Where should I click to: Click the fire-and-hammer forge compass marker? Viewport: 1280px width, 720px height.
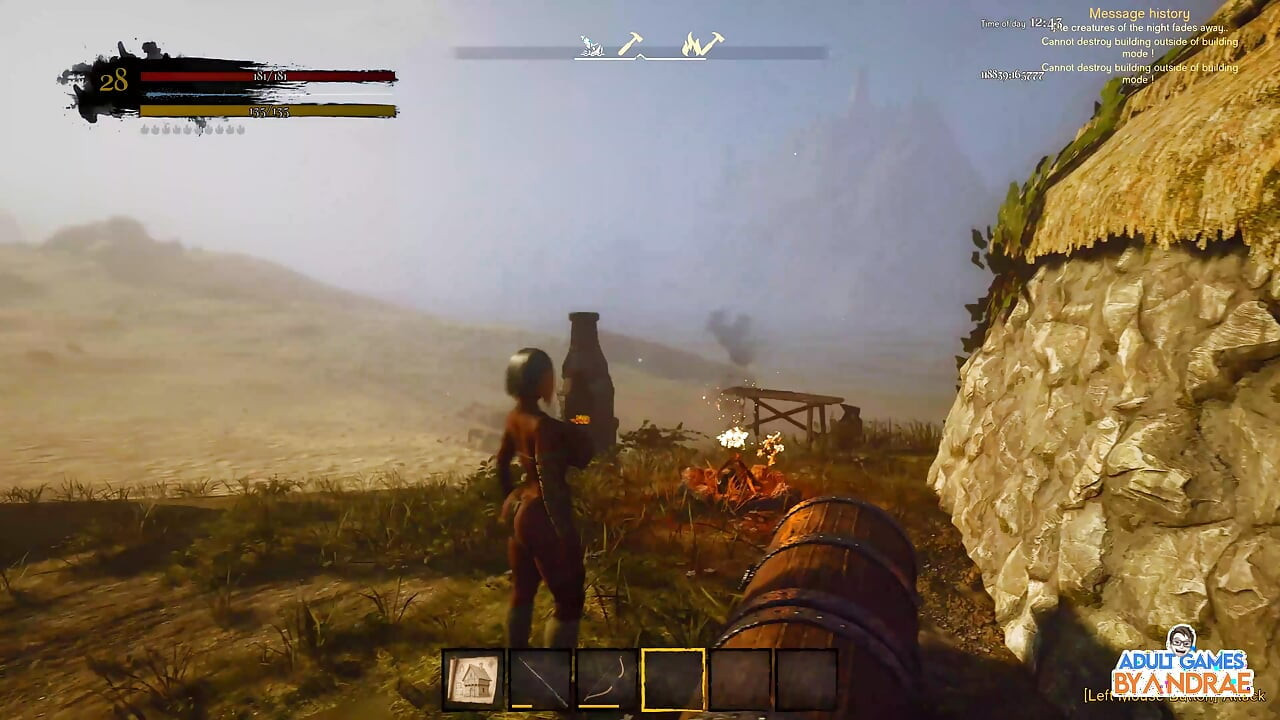click(702, 44)
